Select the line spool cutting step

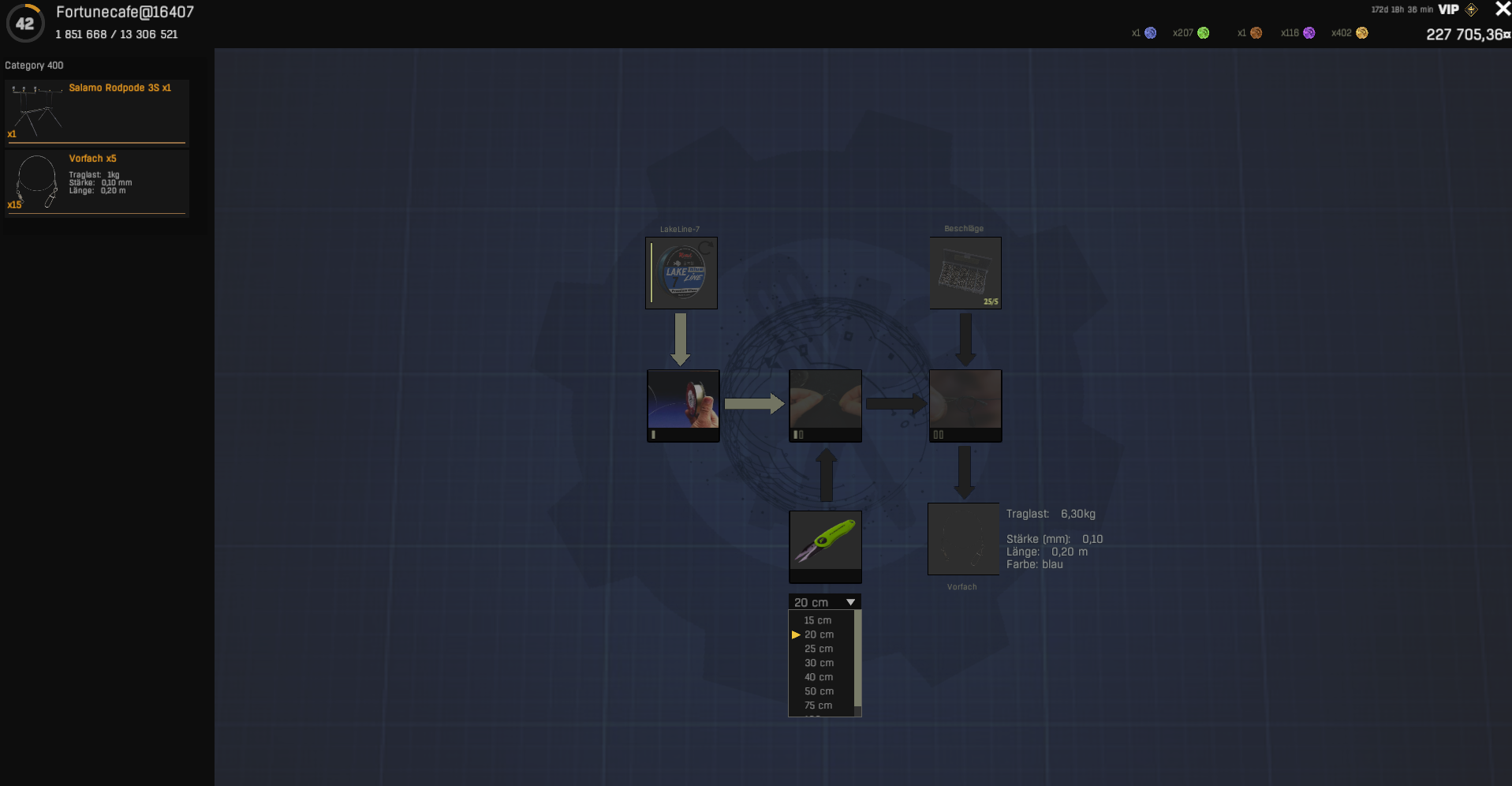683,405
